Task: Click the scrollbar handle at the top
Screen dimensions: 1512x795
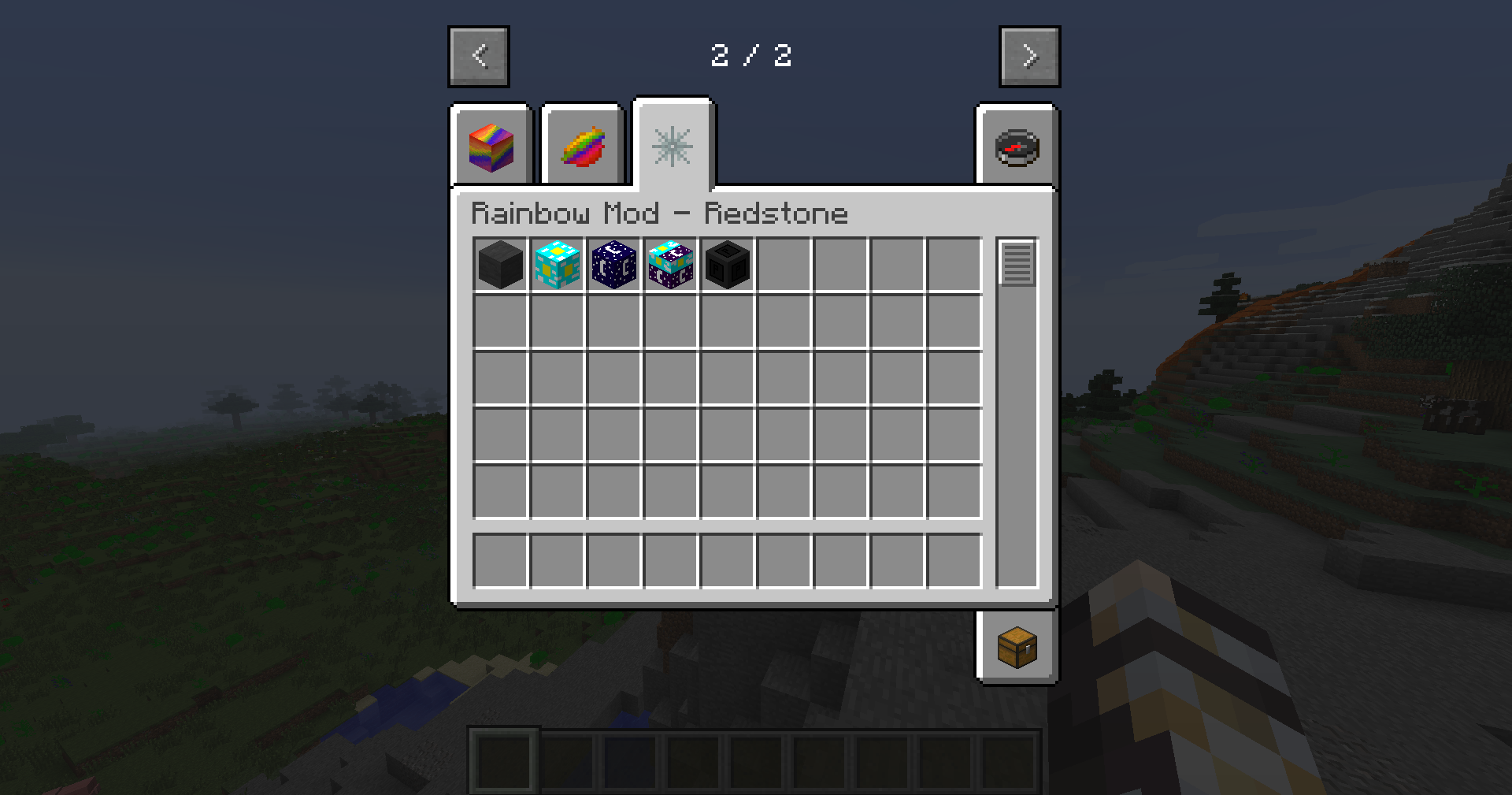Action: (x=1017, y=262)
